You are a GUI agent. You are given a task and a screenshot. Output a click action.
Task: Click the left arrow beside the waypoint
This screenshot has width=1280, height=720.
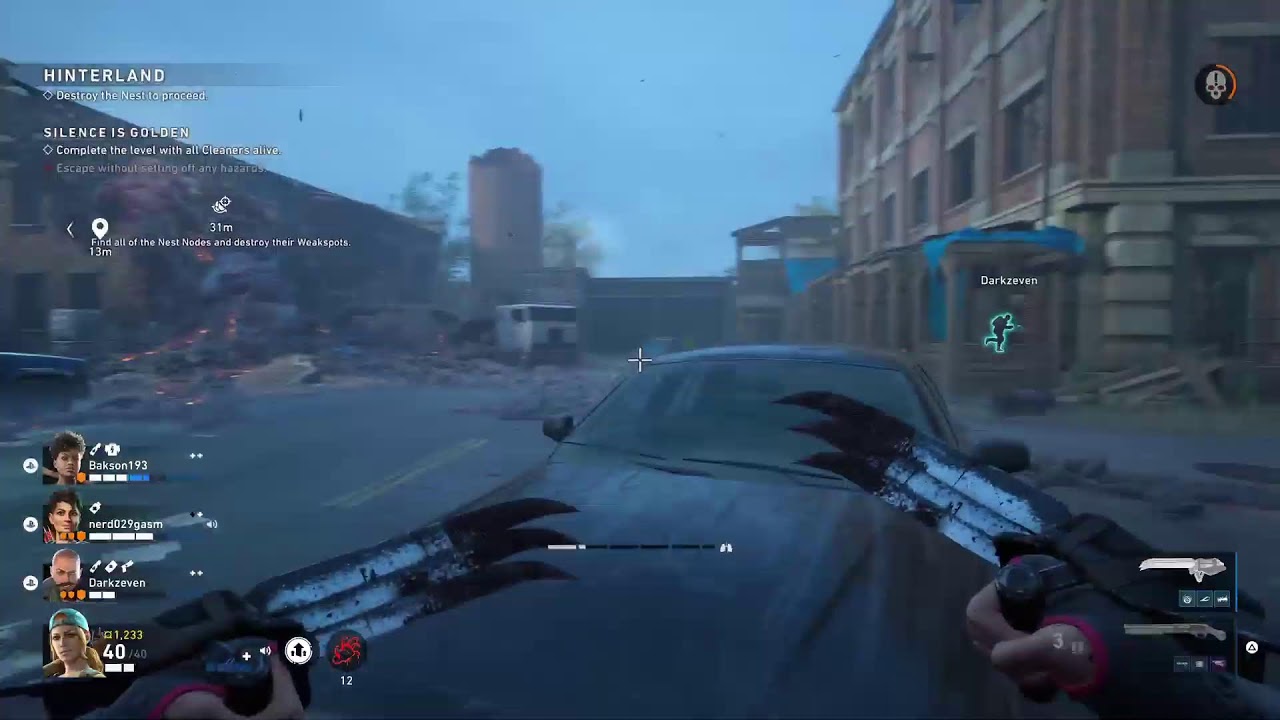[70, 229]
